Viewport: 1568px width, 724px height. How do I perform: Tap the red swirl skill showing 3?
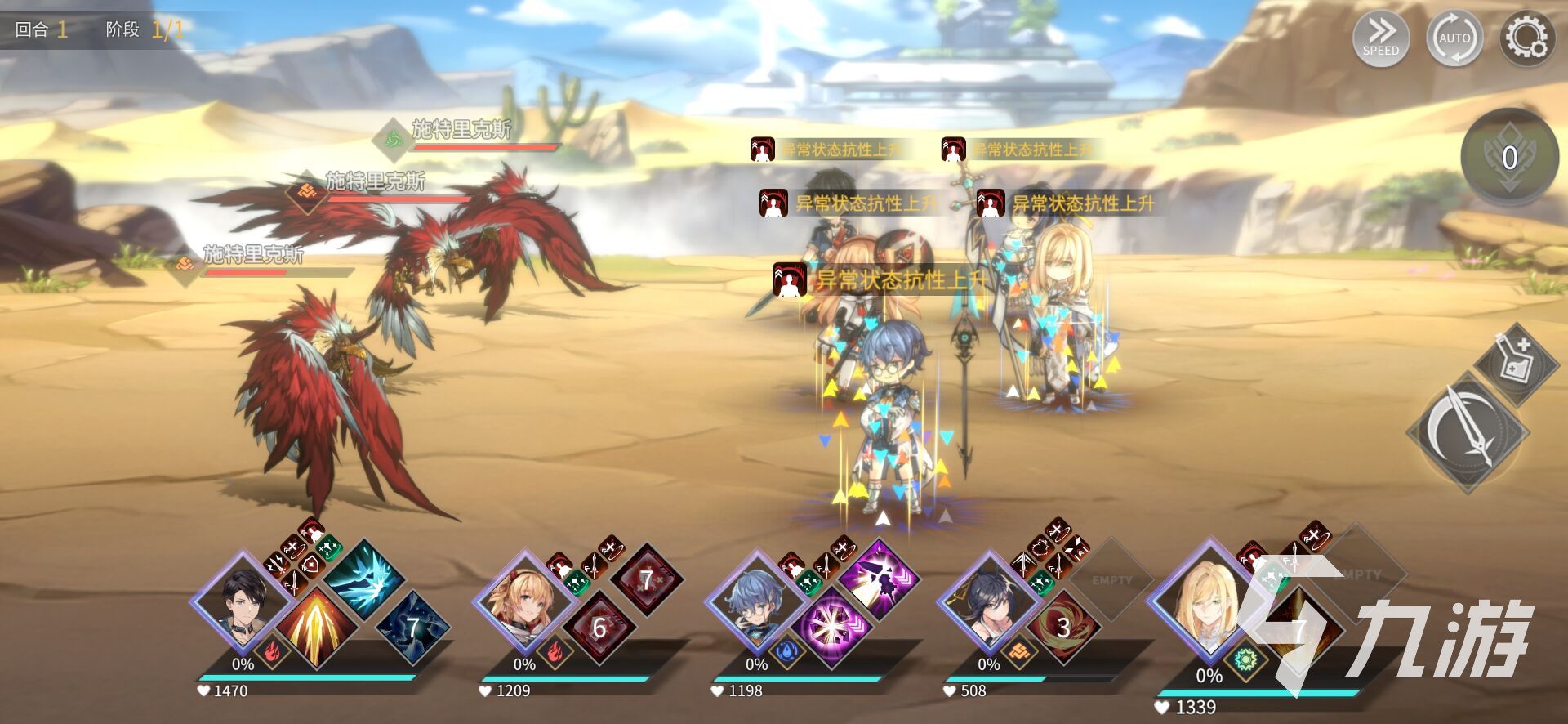pyautogui.click(x=1062, y=628)
